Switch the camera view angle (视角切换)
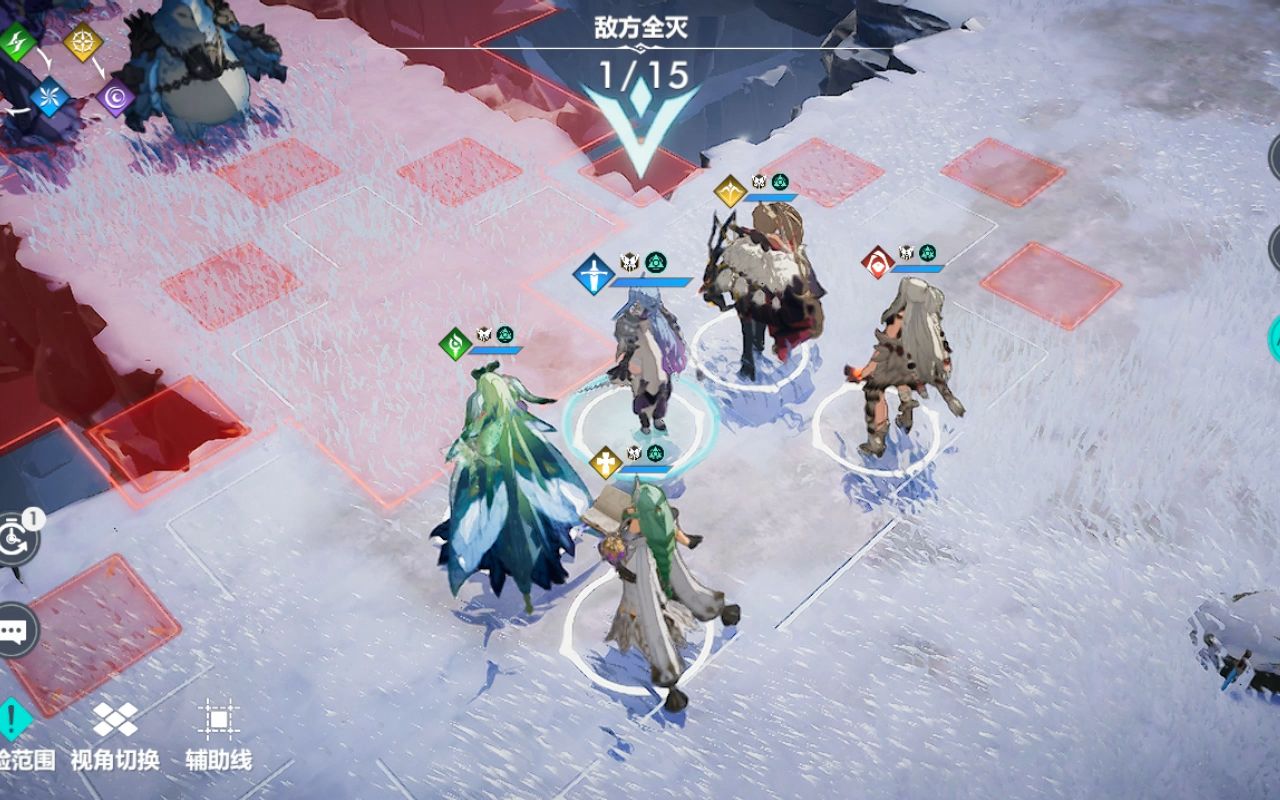Screen dimensions: 1280x800 point(115,722)
